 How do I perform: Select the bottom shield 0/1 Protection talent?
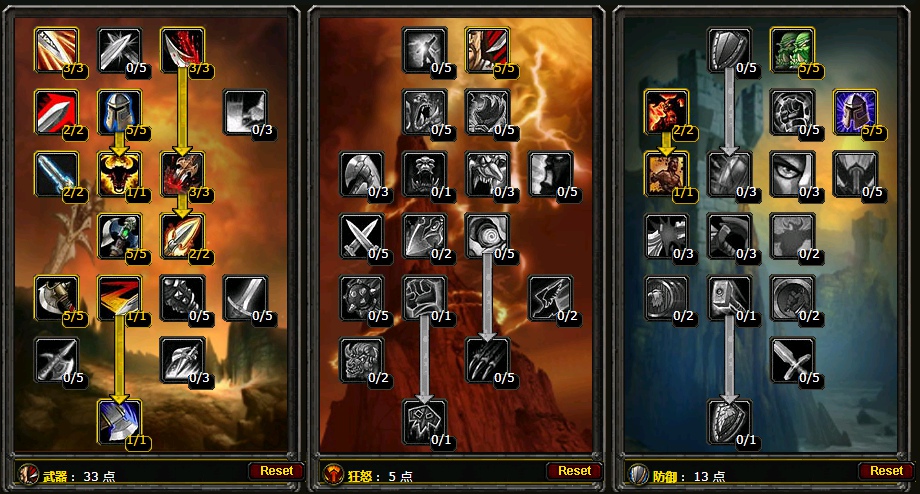730,421
